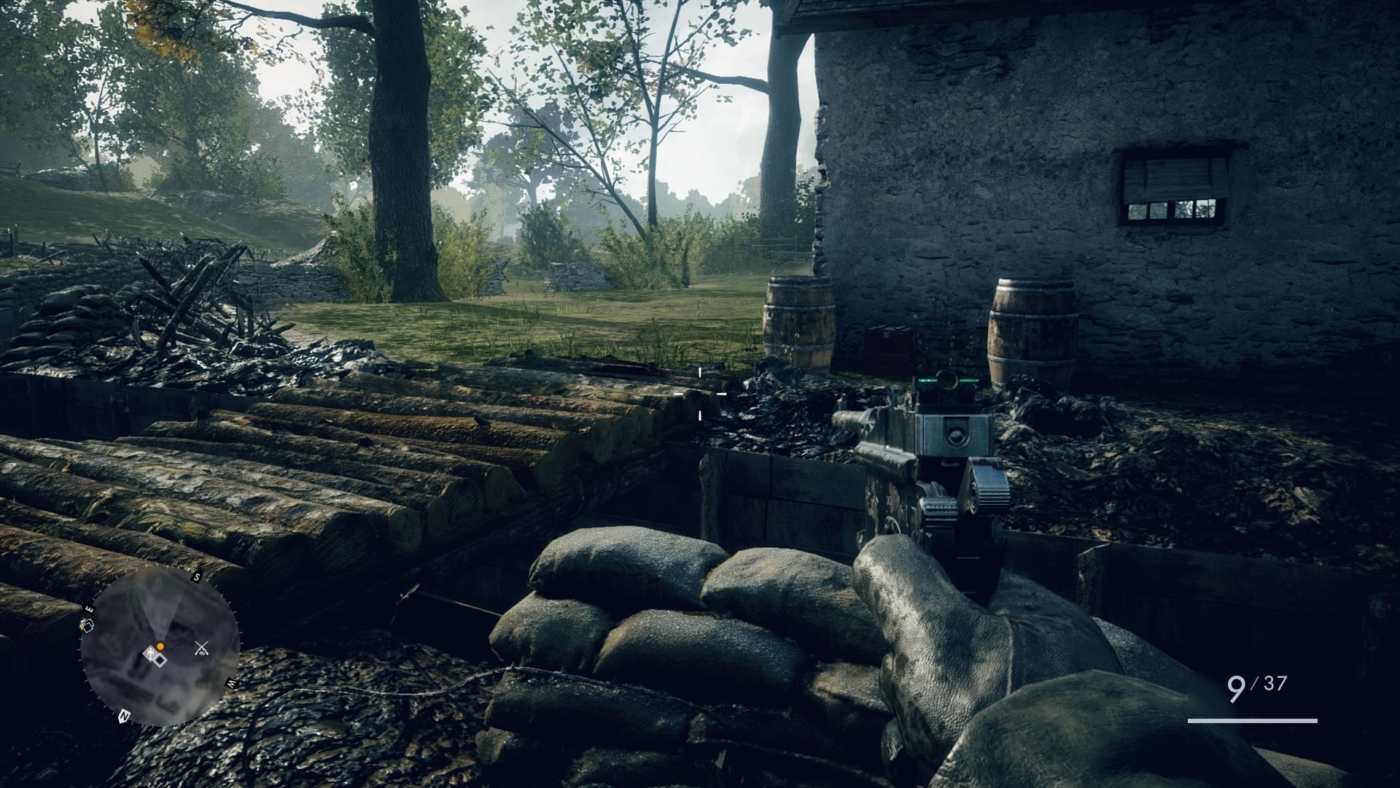Click the W compass marker on minimap

click(230, 682)
